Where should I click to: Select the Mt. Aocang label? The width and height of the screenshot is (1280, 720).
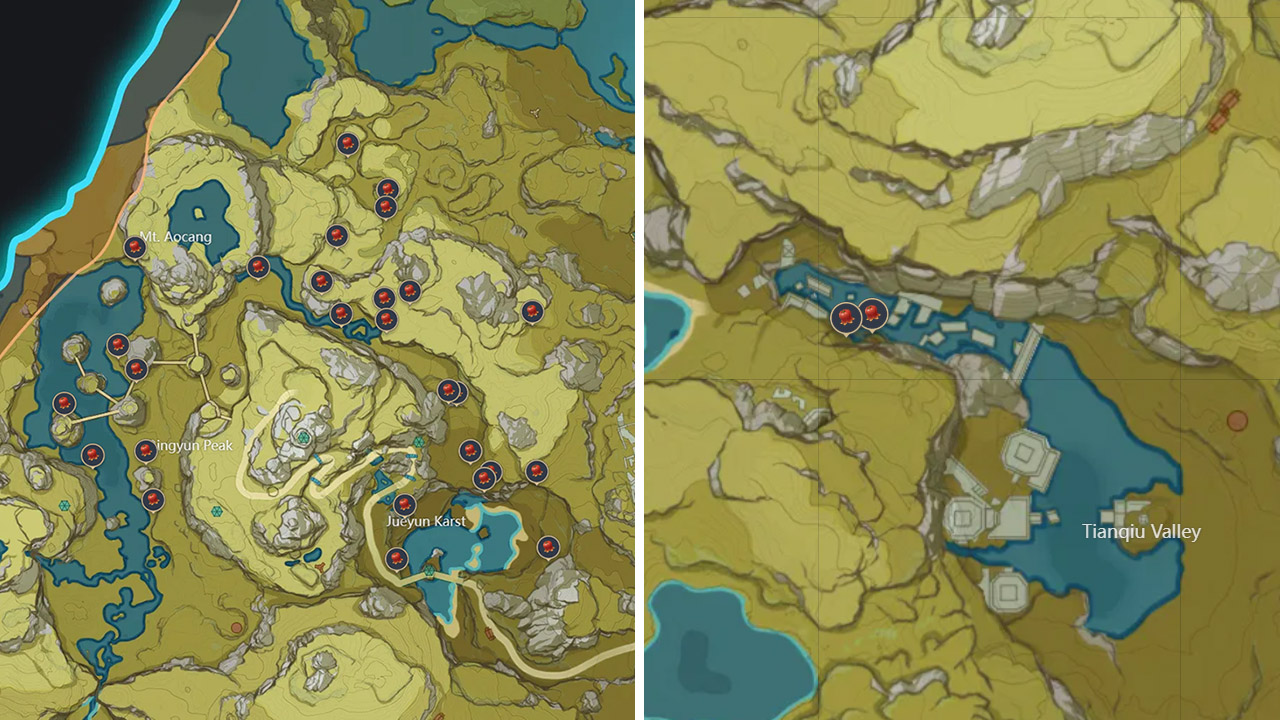(x=174, y=237)
